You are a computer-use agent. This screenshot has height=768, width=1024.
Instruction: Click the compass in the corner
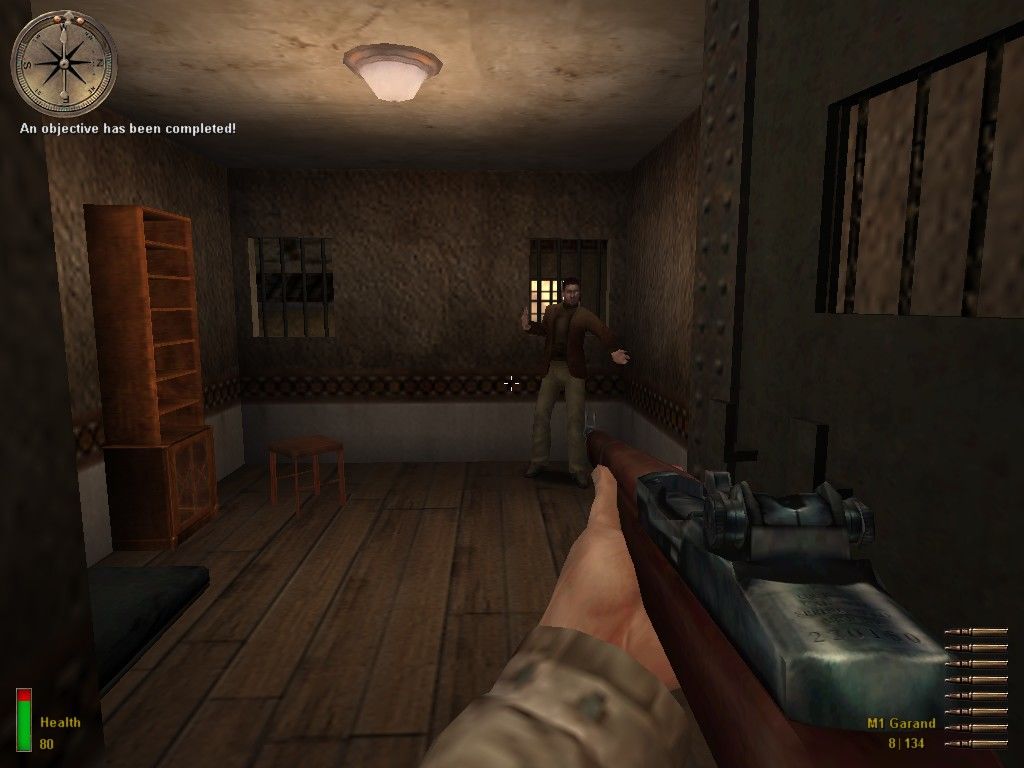click(x=64, y=64)
